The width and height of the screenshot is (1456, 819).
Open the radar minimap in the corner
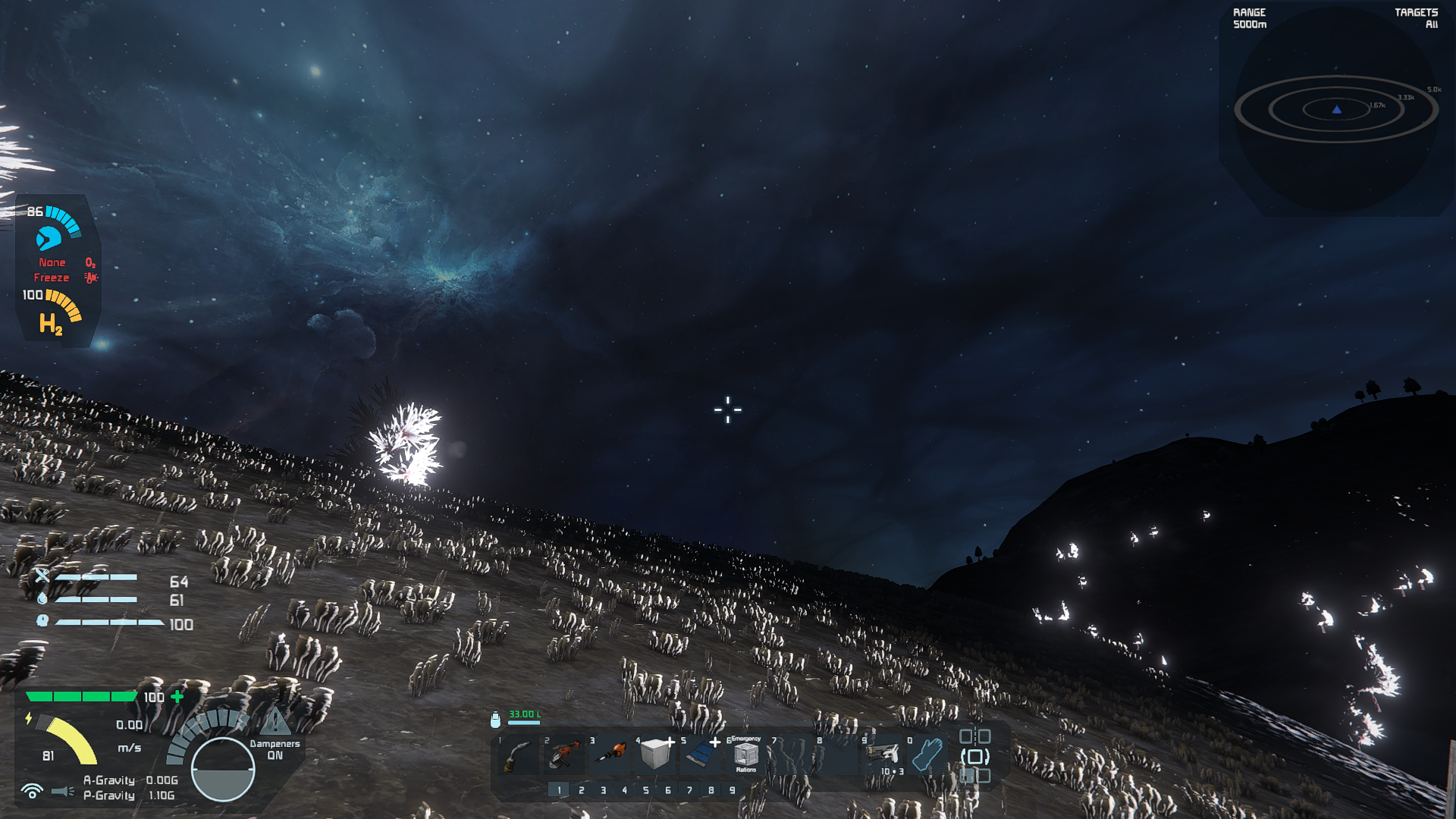[x=1336, y=110]
